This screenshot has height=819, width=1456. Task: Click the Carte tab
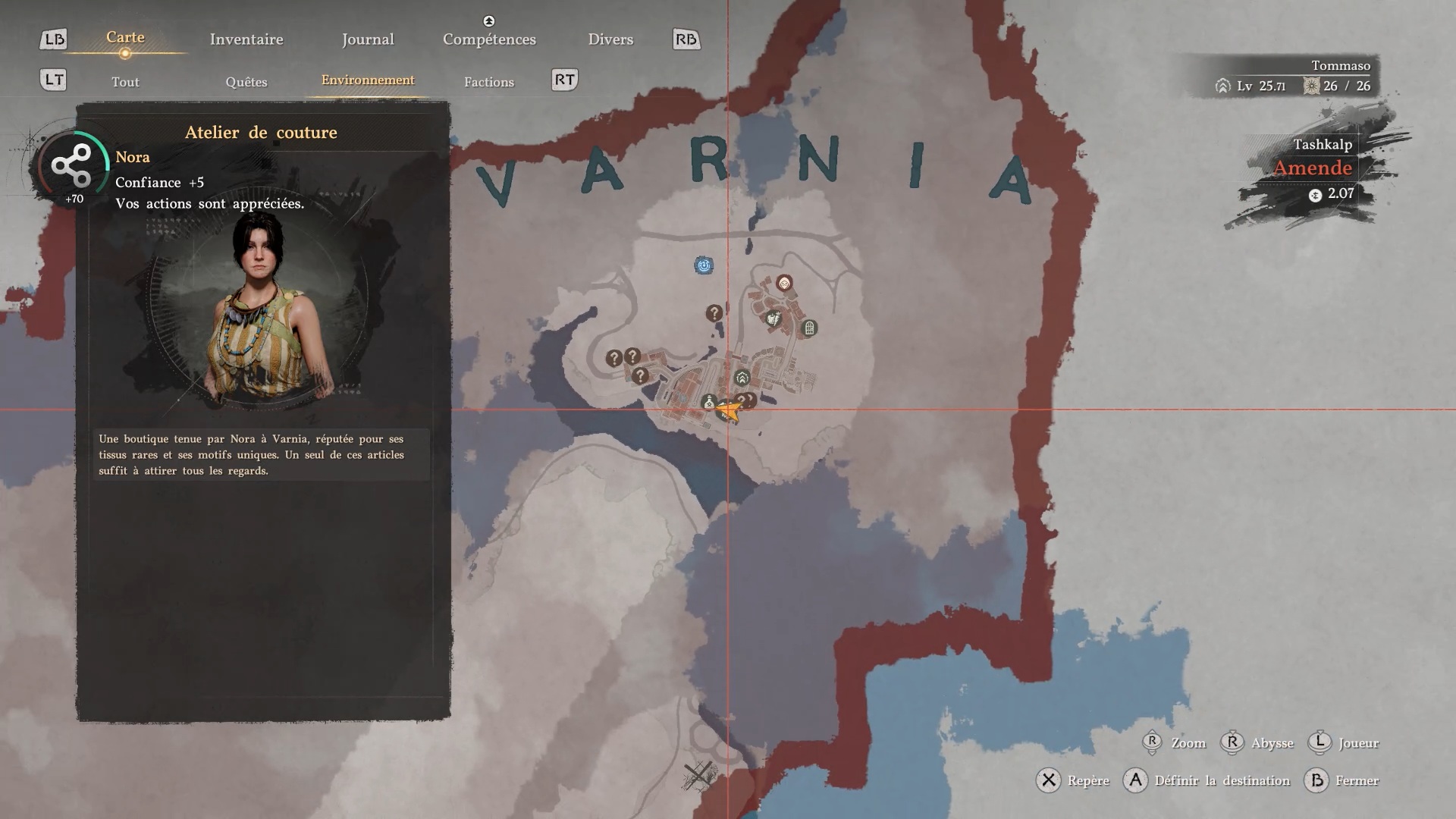[x=125, y=38]
